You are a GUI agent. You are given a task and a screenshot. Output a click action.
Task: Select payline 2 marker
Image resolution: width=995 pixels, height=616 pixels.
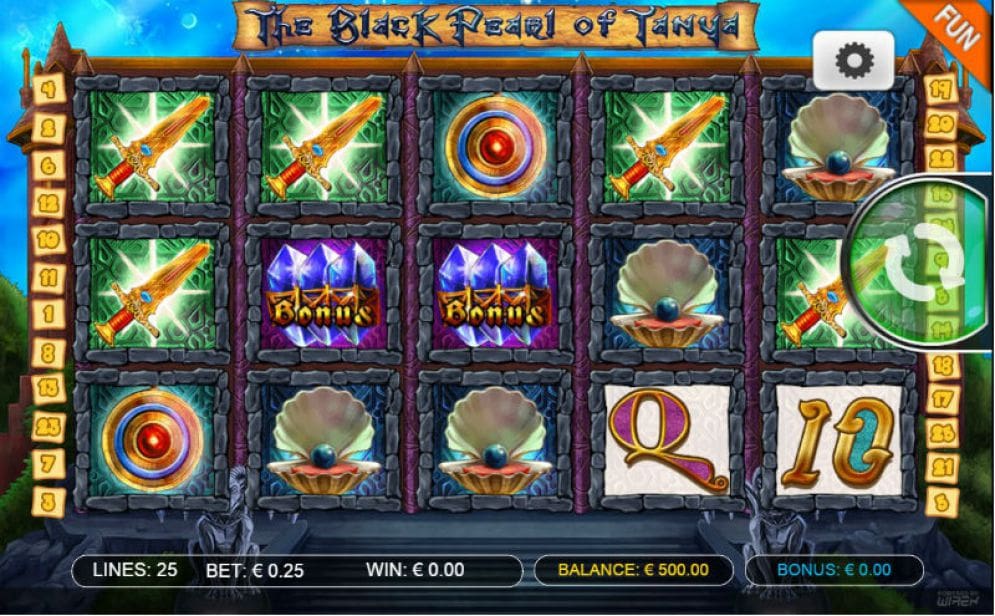tap(47, 128)
